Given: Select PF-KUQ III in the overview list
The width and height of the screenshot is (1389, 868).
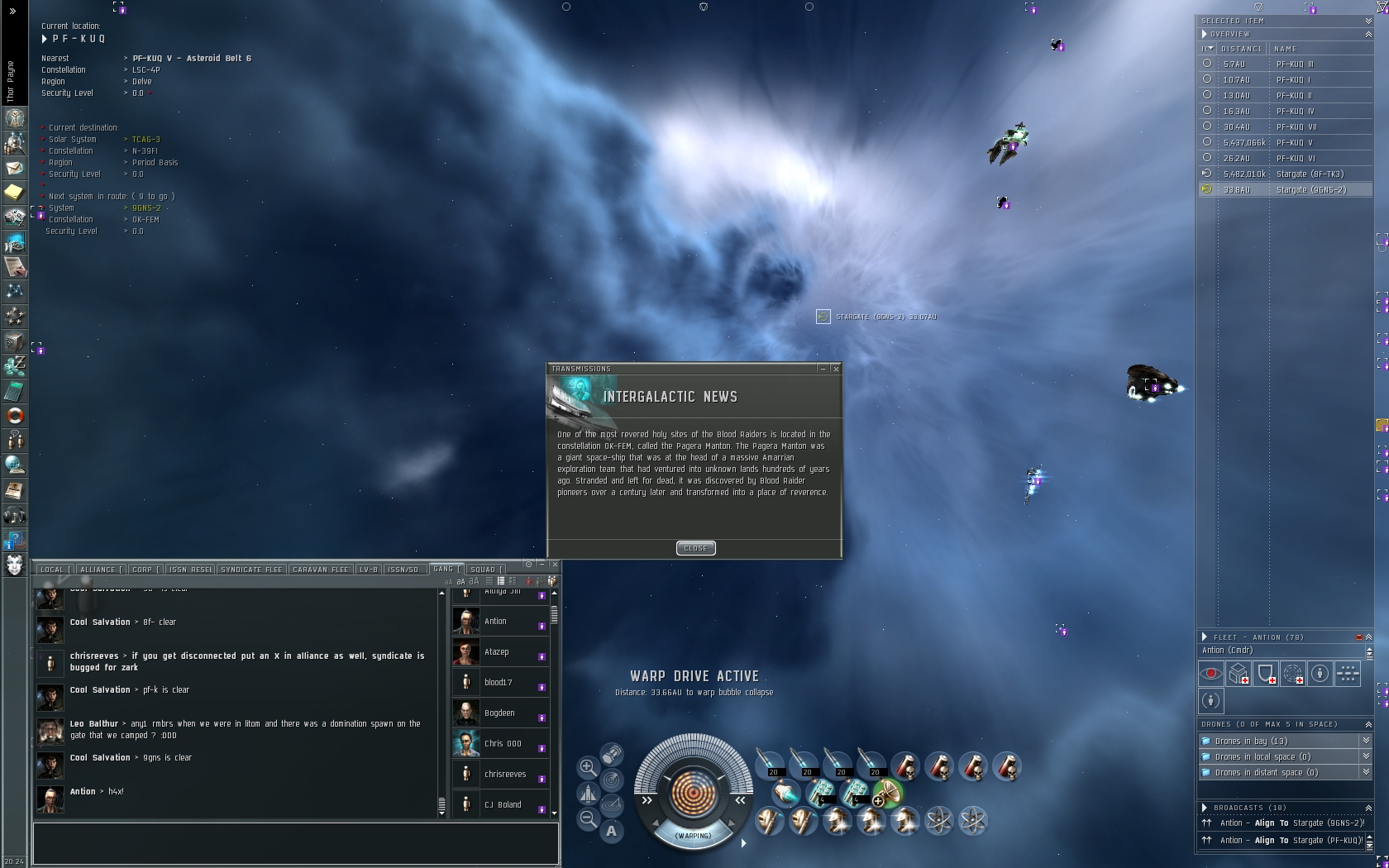Looking at the screenshot, I should (1295, 64).
